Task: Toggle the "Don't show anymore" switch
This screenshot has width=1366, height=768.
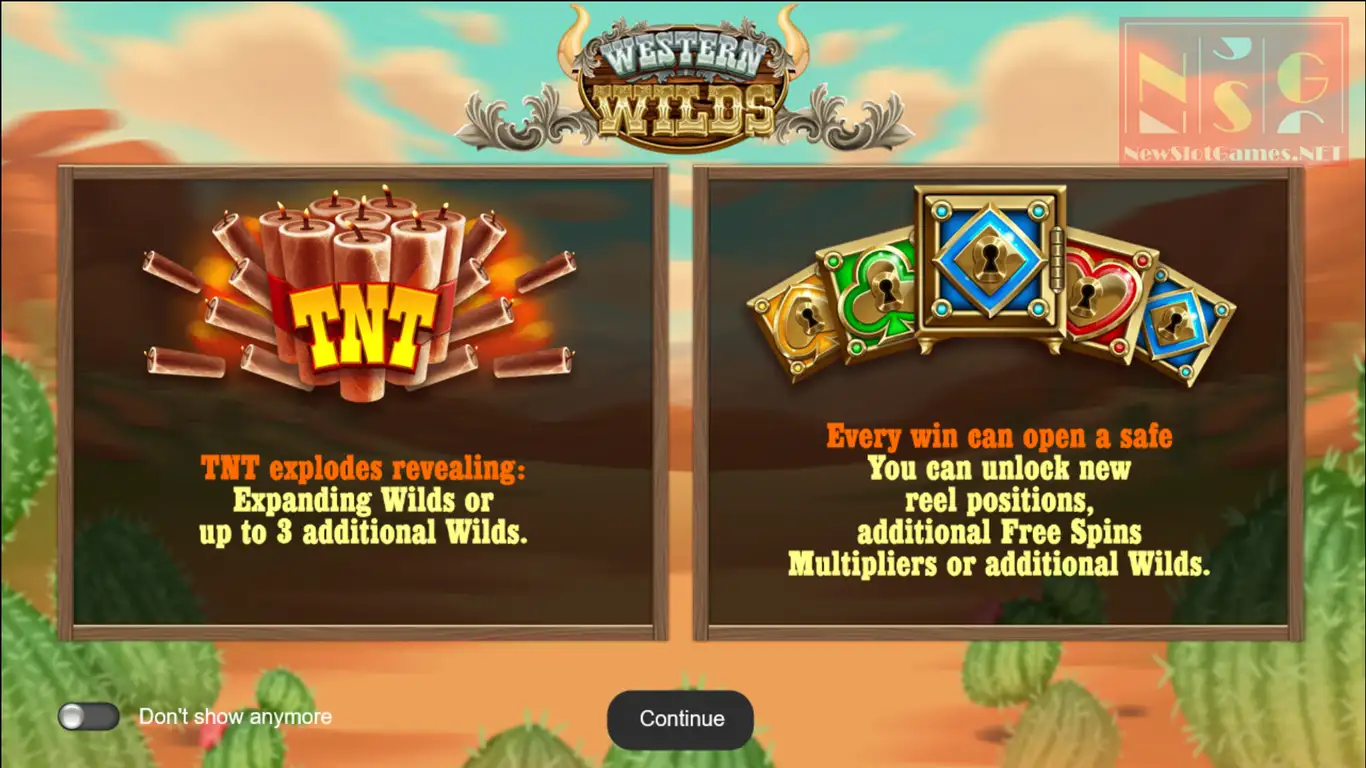Action: pyautogui.click(x=88, y=716)
